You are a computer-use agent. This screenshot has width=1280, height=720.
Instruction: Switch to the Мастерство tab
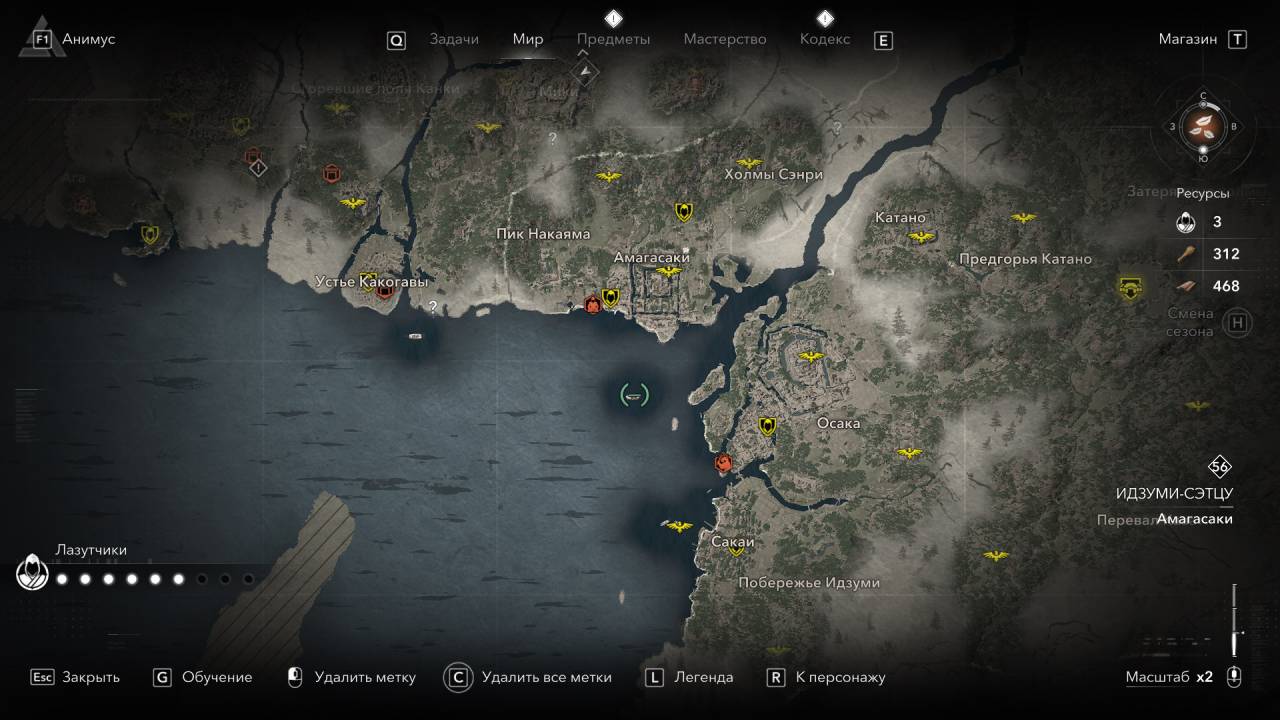(x=725, y=39)
